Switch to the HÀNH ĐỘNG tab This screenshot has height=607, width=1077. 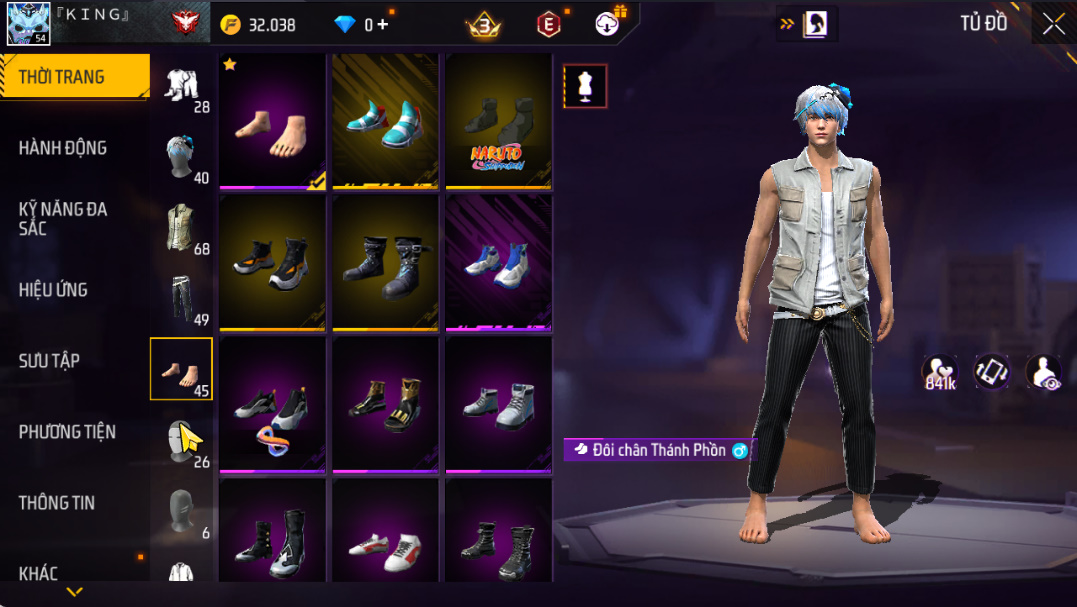click(63, 148)
